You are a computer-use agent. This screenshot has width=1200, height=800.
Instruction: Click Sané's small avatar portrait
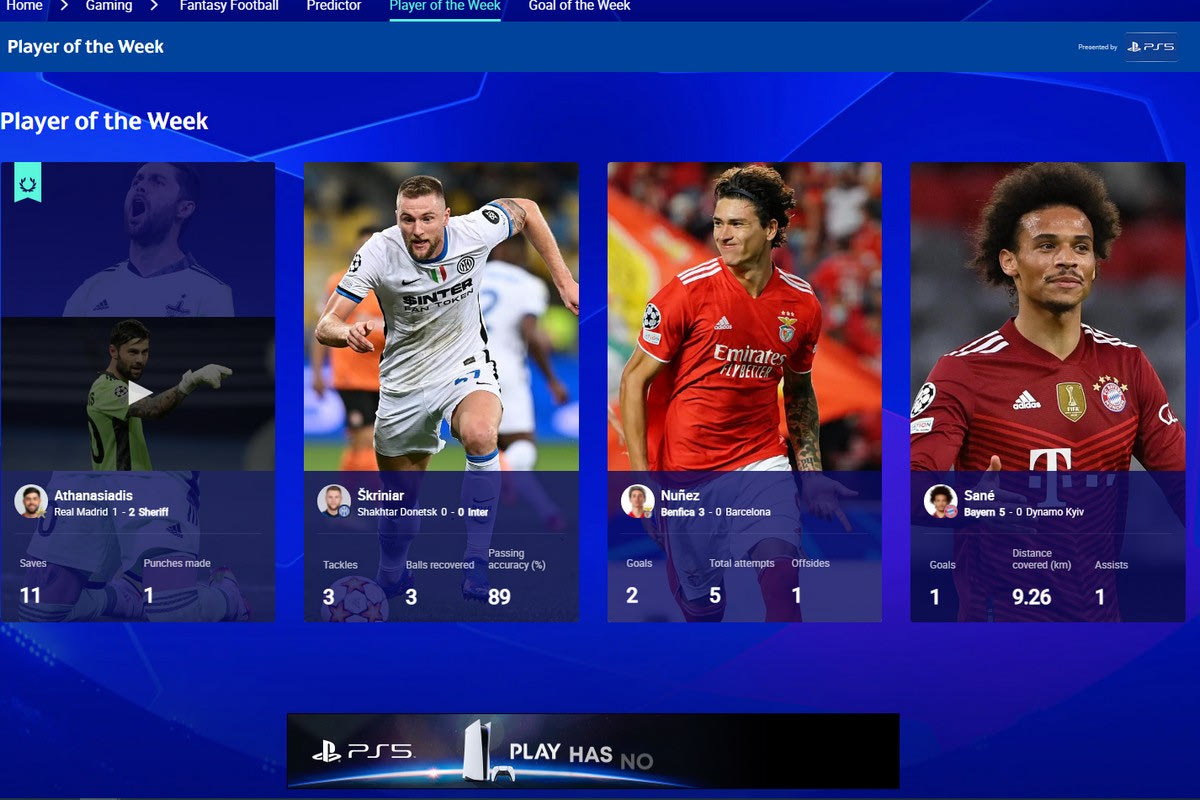(940, 501)
